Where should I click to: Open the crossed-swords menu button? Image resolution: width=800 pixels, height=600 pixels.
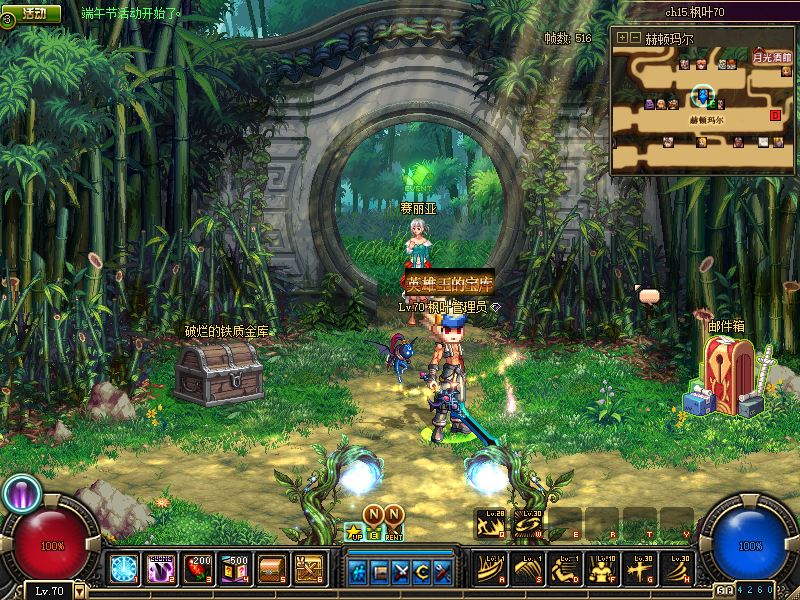[401, 571]
